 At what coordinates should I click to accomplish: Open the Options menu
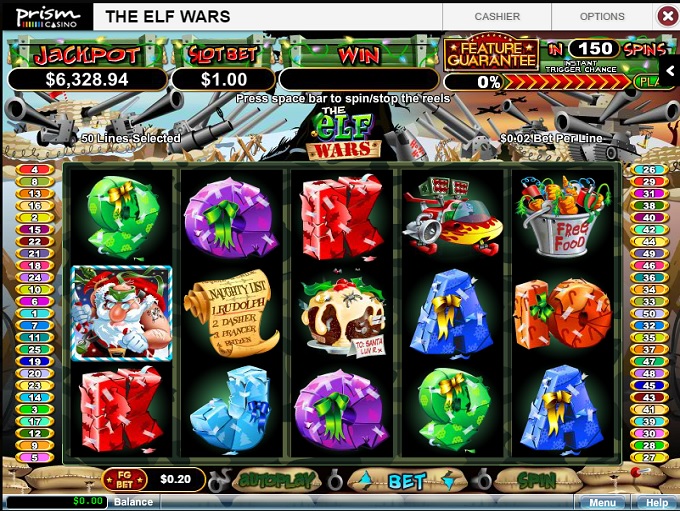[602, 16]
